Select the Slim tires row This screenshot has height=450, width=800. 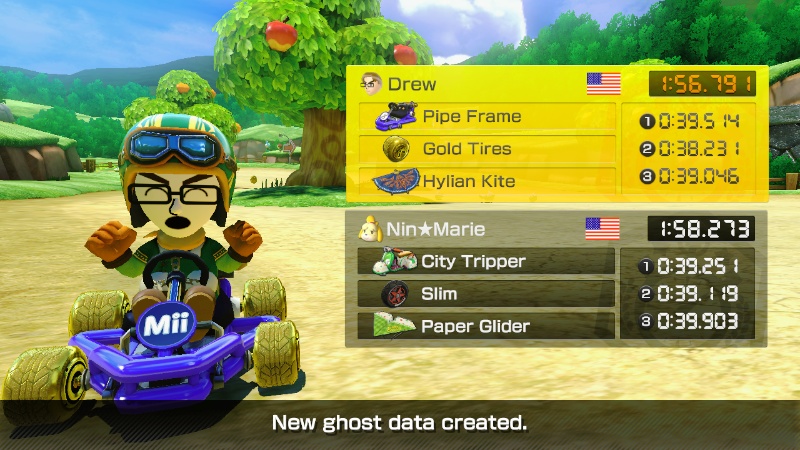tap(486, 294)
